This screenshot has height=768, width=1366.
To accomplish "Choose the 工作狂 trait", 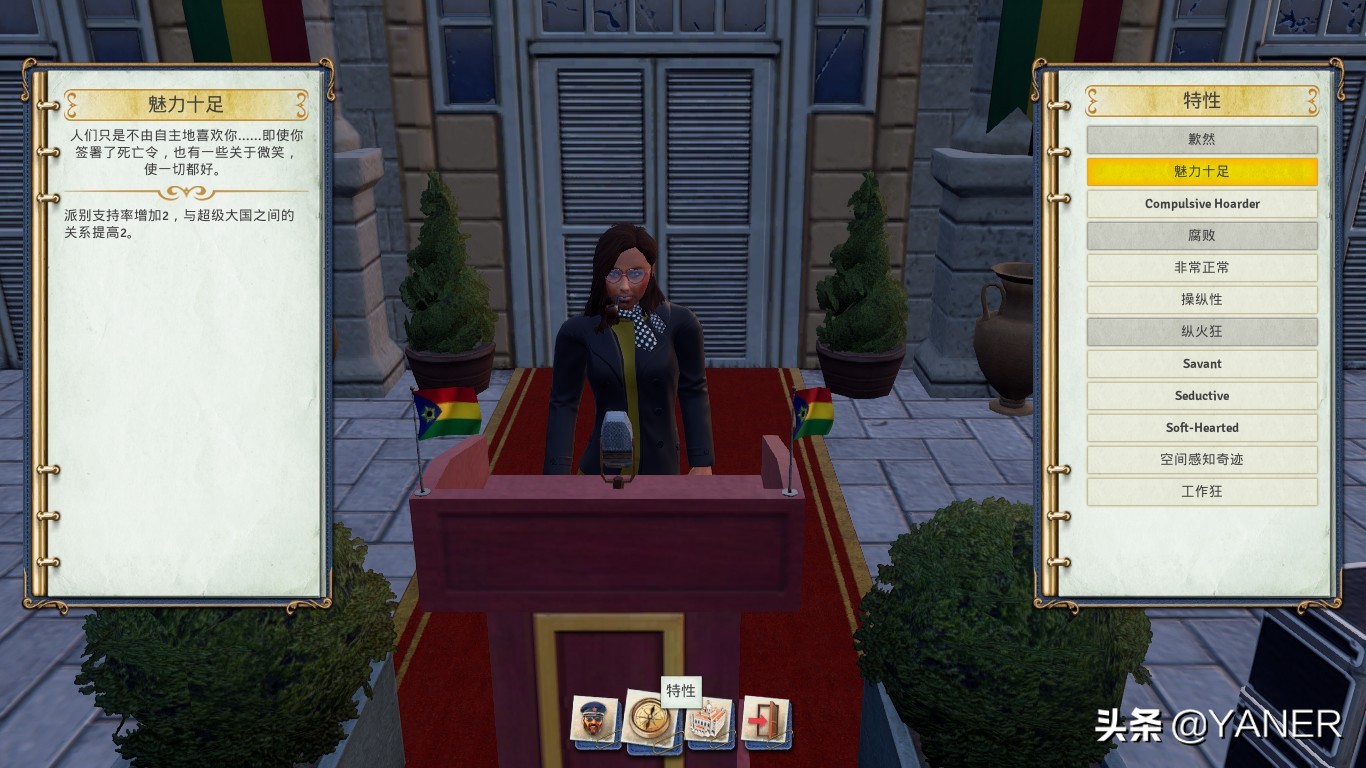I will tap(1201, 492).
